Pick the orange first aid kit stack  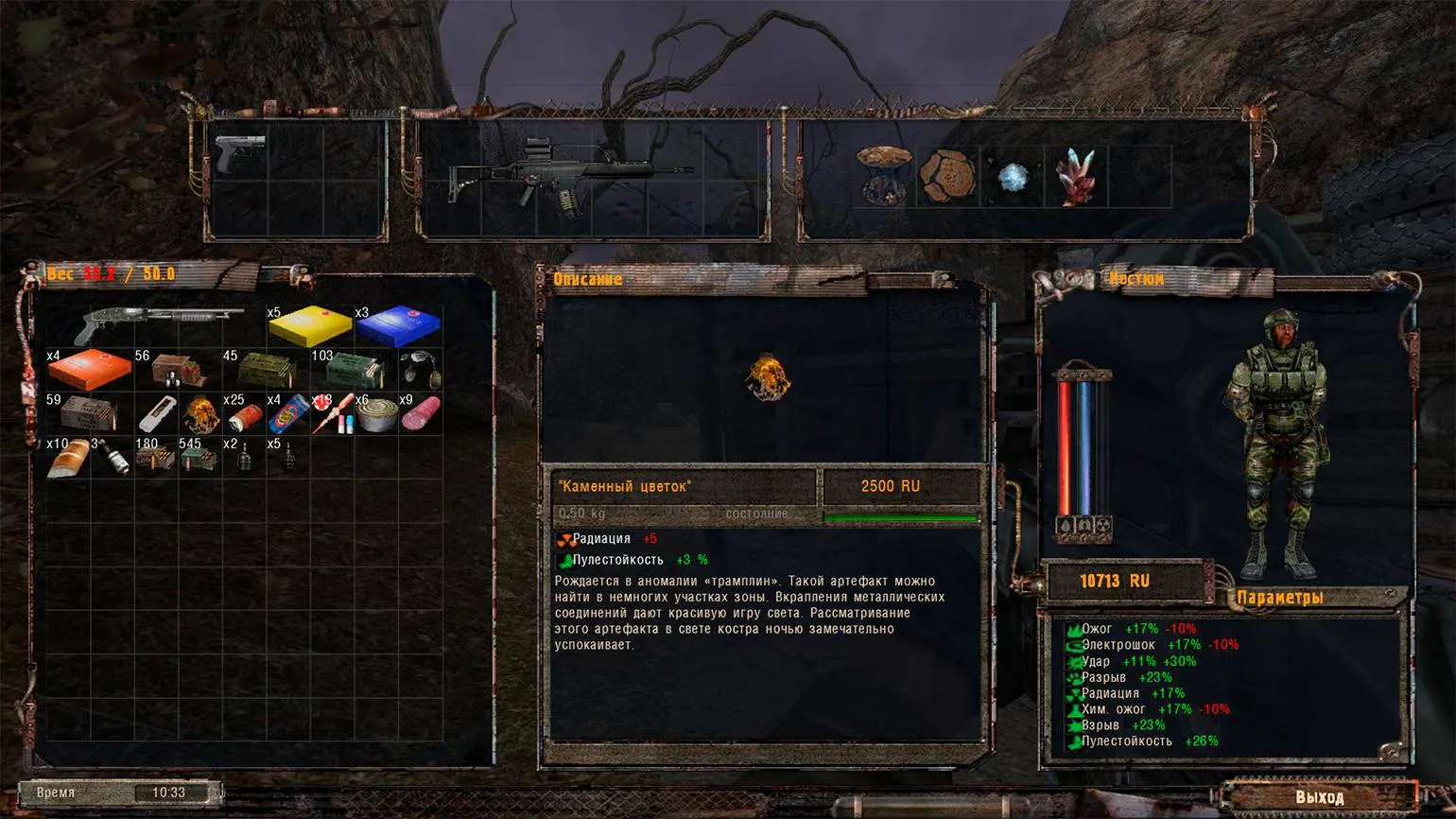(90, 369)
